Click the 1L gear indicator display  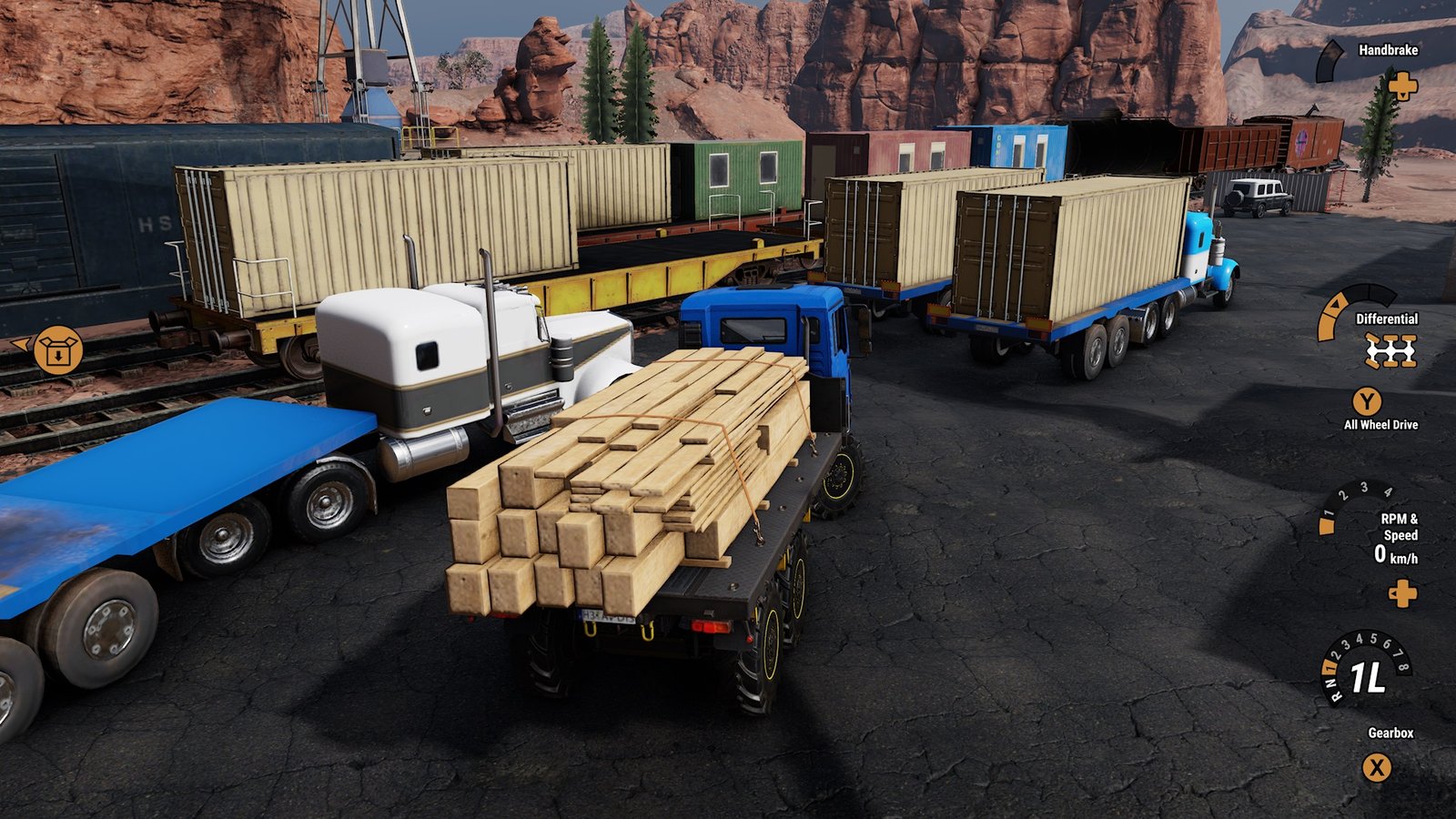[x=1367, y=677]
